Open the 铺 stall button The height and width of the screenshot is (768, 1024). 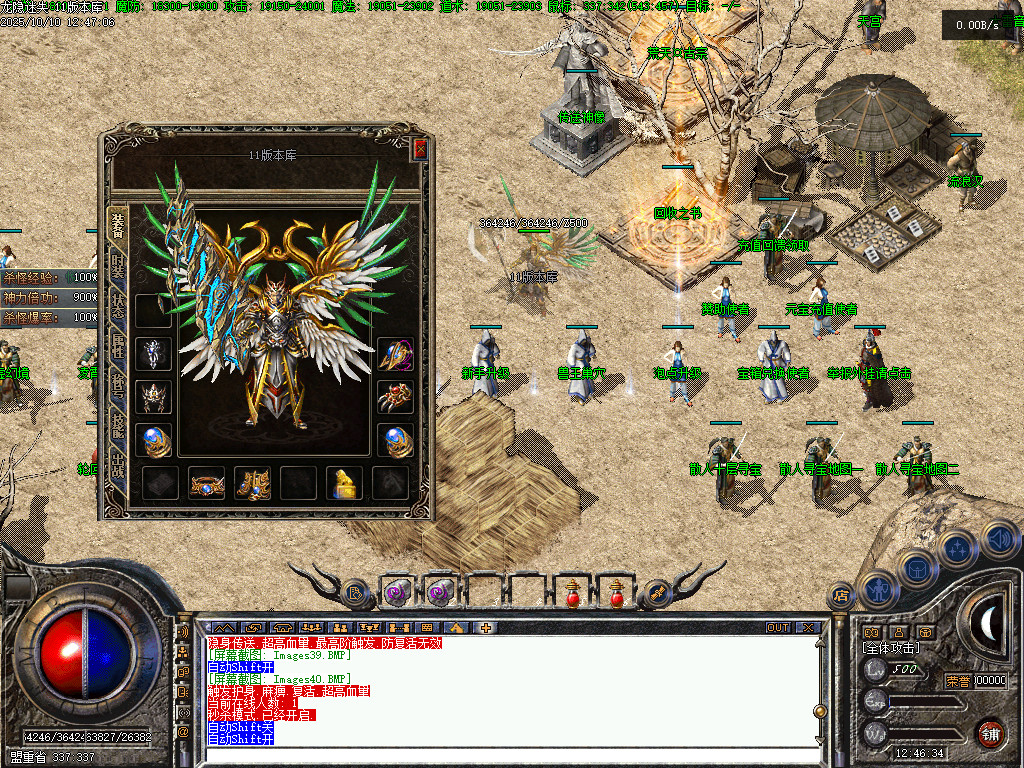pyautogui.click(x=989, y=732)
